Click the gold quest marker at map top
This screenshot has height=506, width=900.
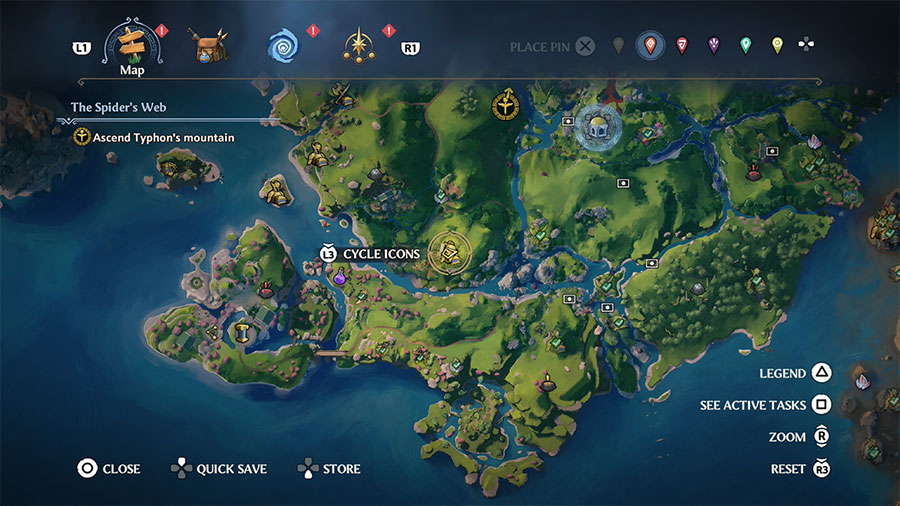[506, 103]
